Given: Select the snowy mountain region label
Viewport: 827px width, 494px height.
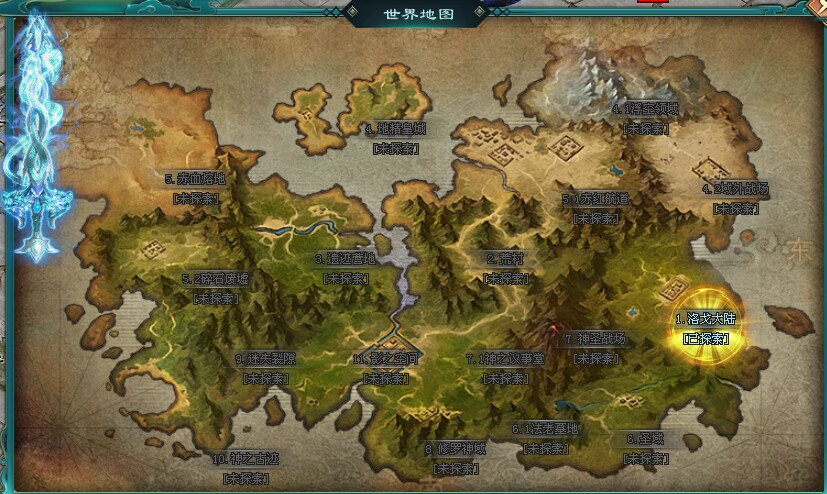Looking at the screenshot, I should [x=645, y=109].
